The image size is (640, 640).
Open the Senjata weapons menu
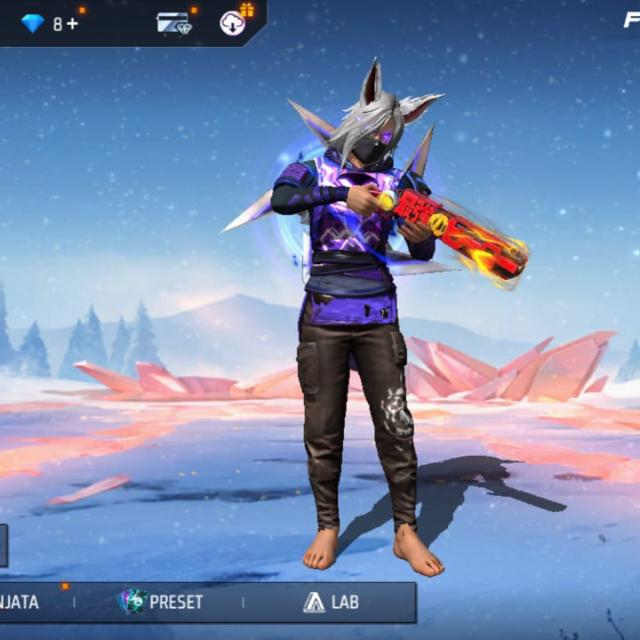(x=20, y=602)
